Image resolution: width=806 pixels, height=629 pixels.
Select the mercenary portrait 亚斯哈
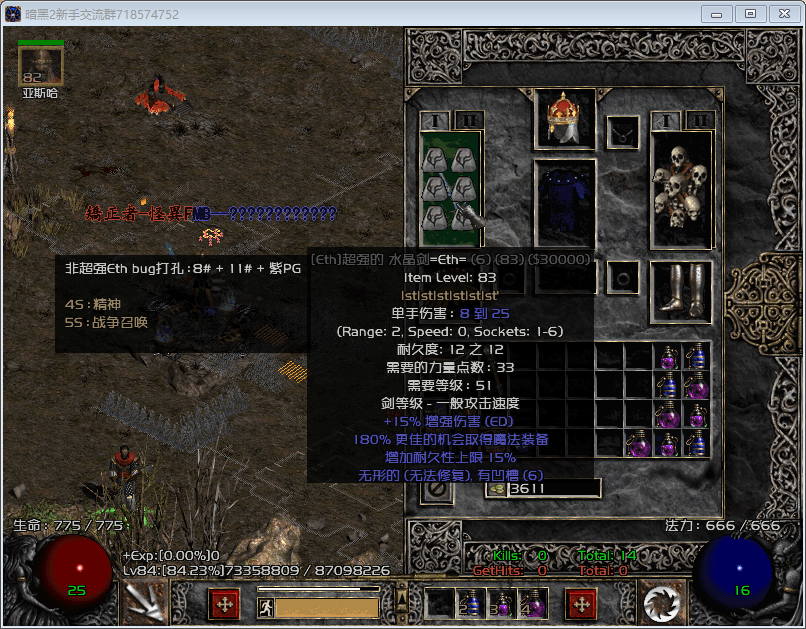41,67
